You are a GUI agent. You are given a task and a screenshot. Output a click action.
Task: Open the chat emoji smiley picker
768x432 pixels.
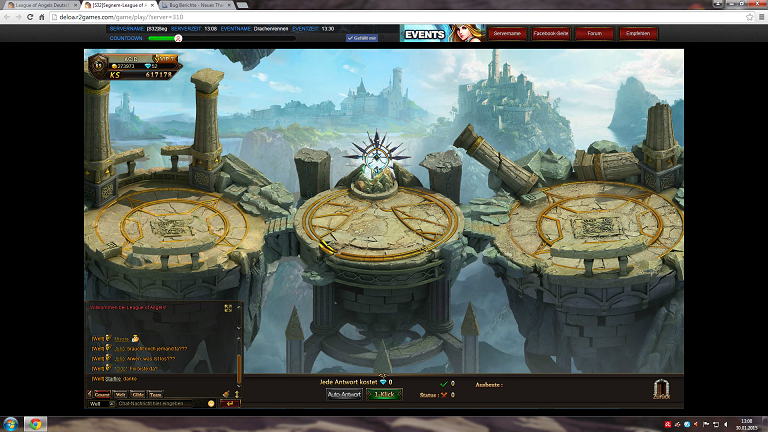tap(211, 403)
